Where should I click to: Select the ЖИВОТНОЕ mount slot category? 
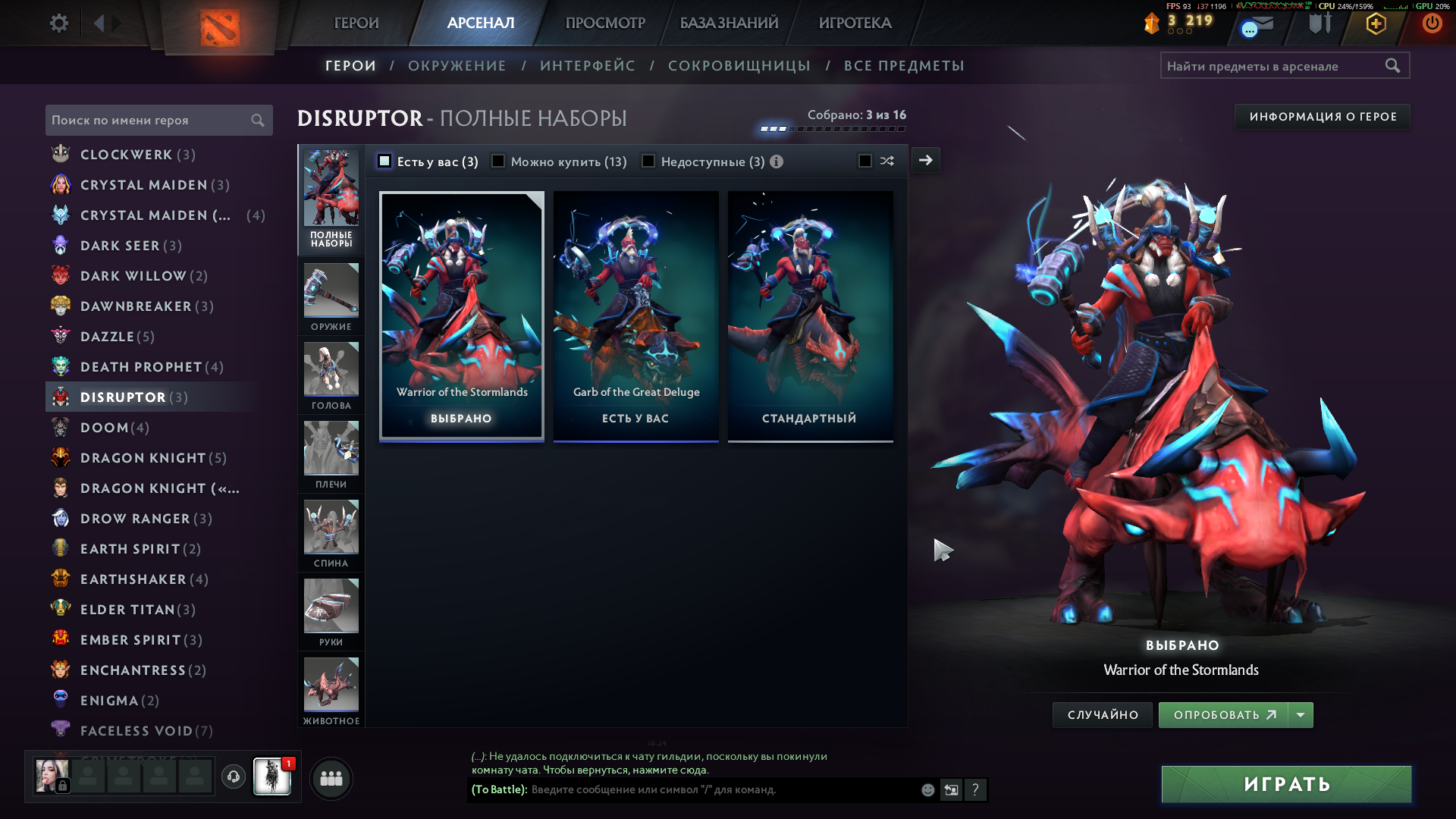click(331, 691)
